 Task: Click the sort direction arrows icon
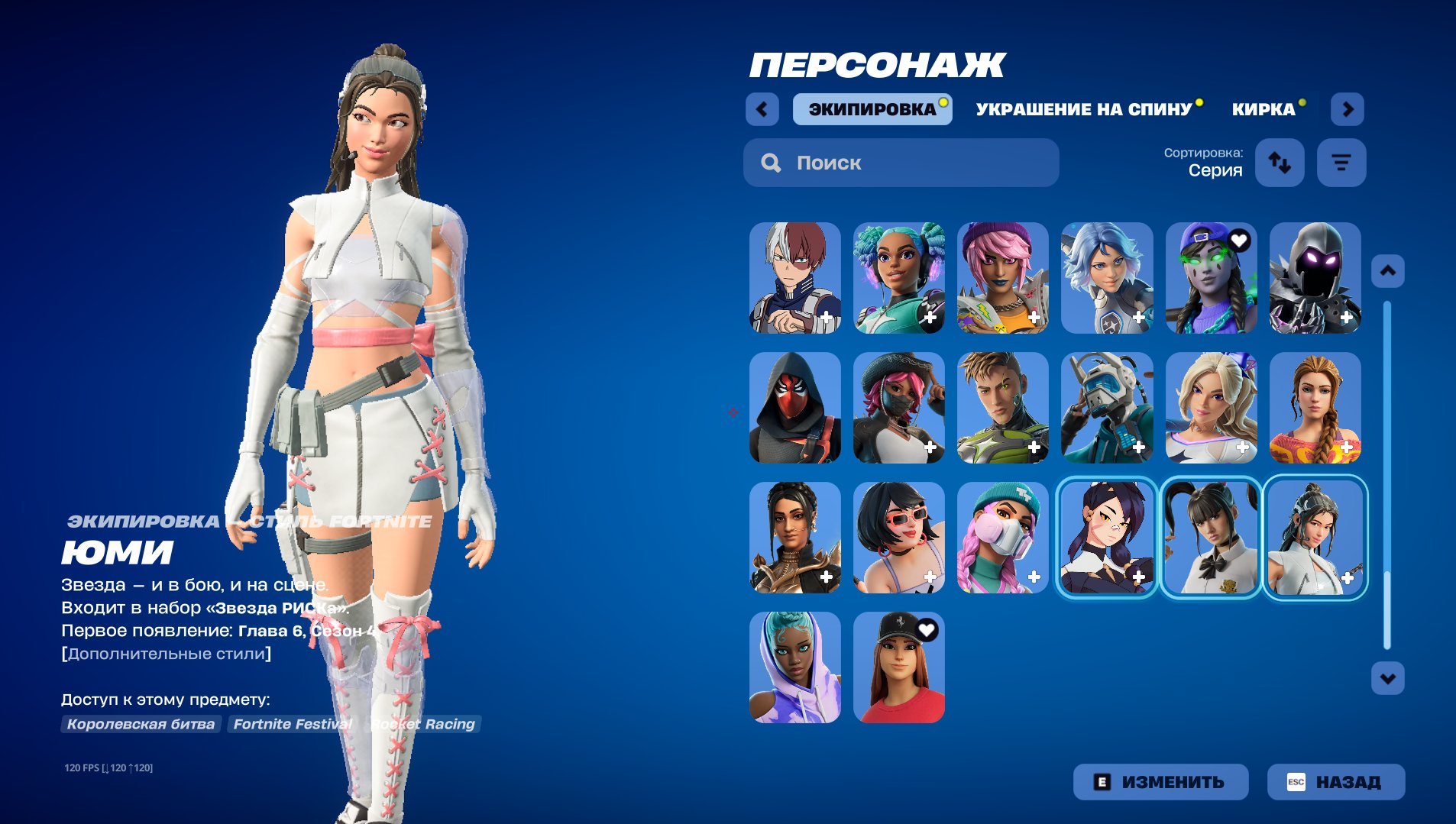point(1280,163)
